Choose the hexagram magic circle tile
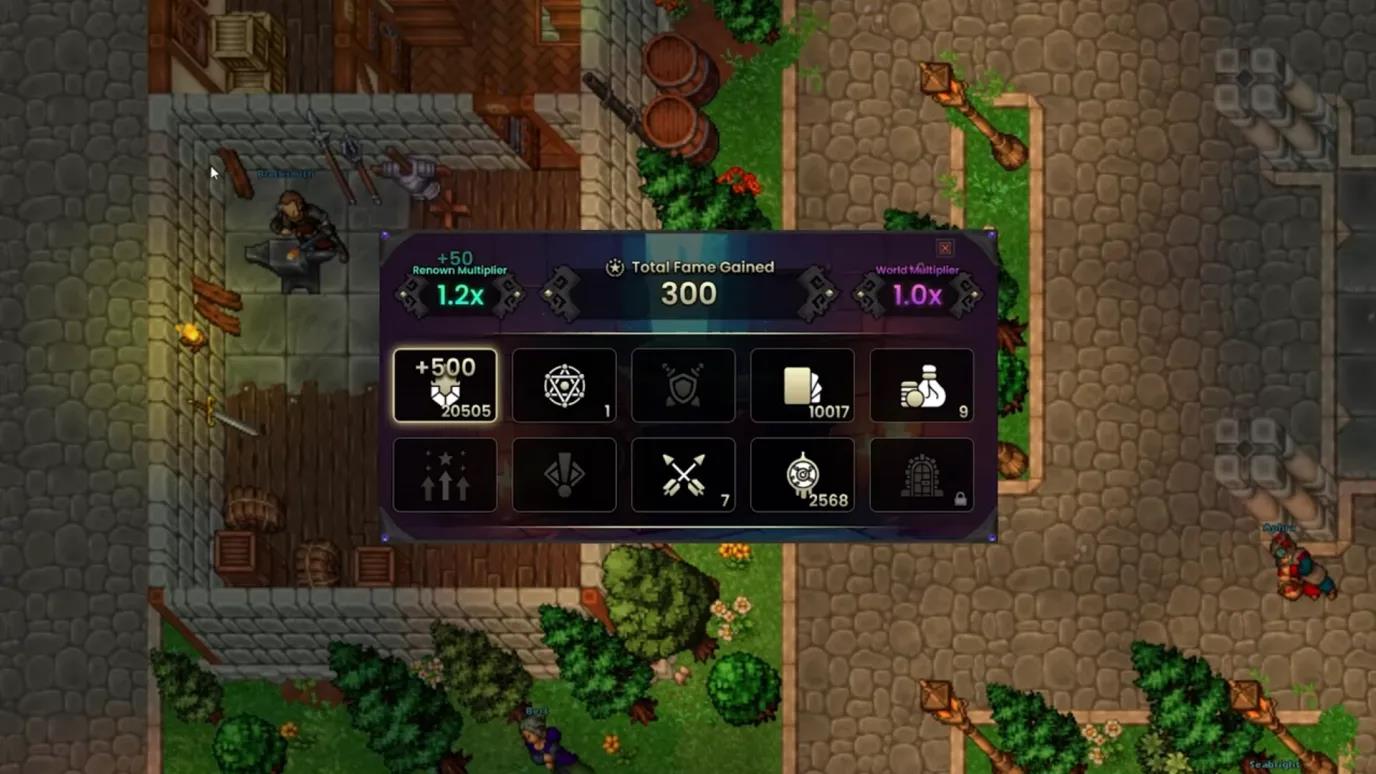This screenshot has height=774, width=1376. (564, 386)
